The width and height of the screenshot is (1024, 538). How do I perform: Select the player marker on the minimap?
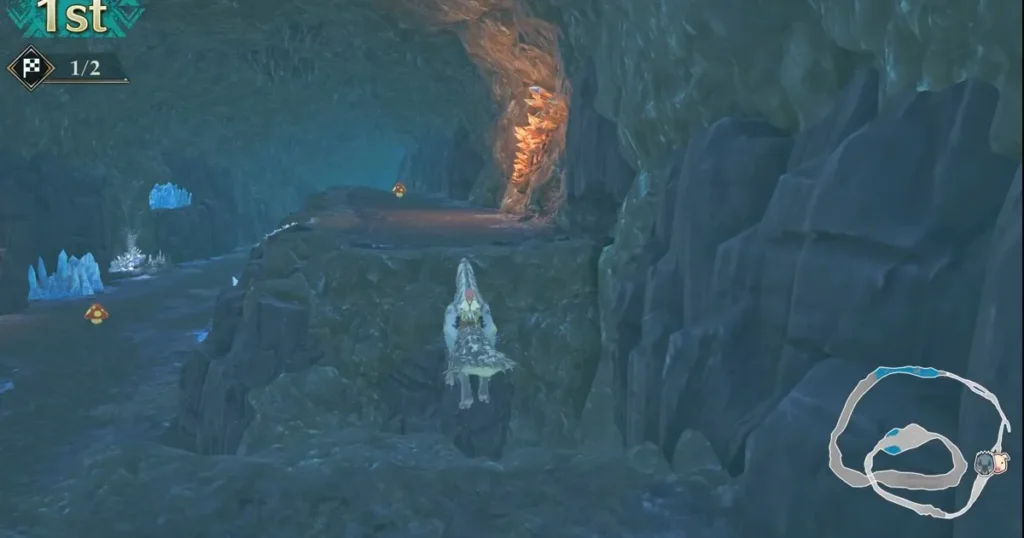pos(986,462)
